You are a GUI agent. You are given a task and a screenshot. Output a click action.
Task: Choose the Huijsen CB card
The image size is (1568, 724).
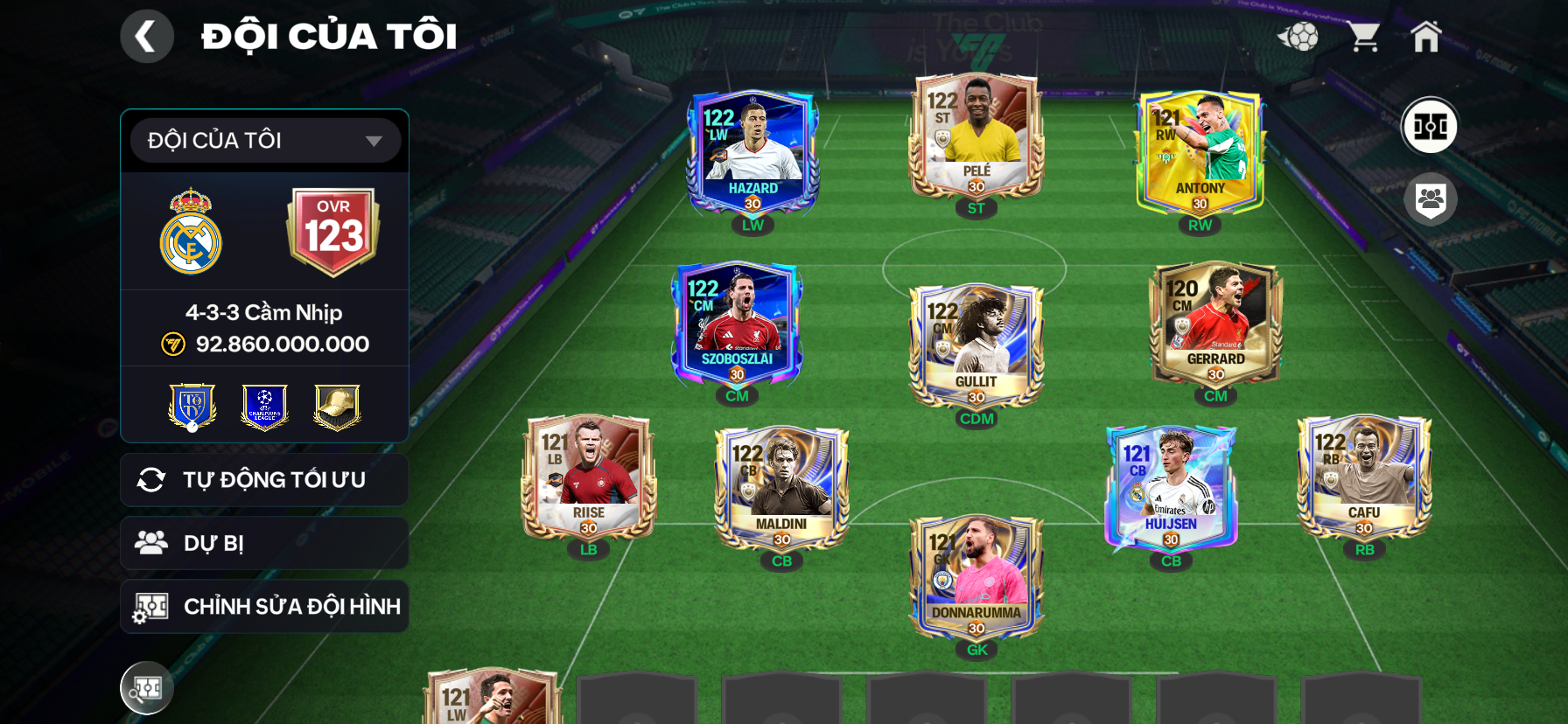tap(1171, 490)
